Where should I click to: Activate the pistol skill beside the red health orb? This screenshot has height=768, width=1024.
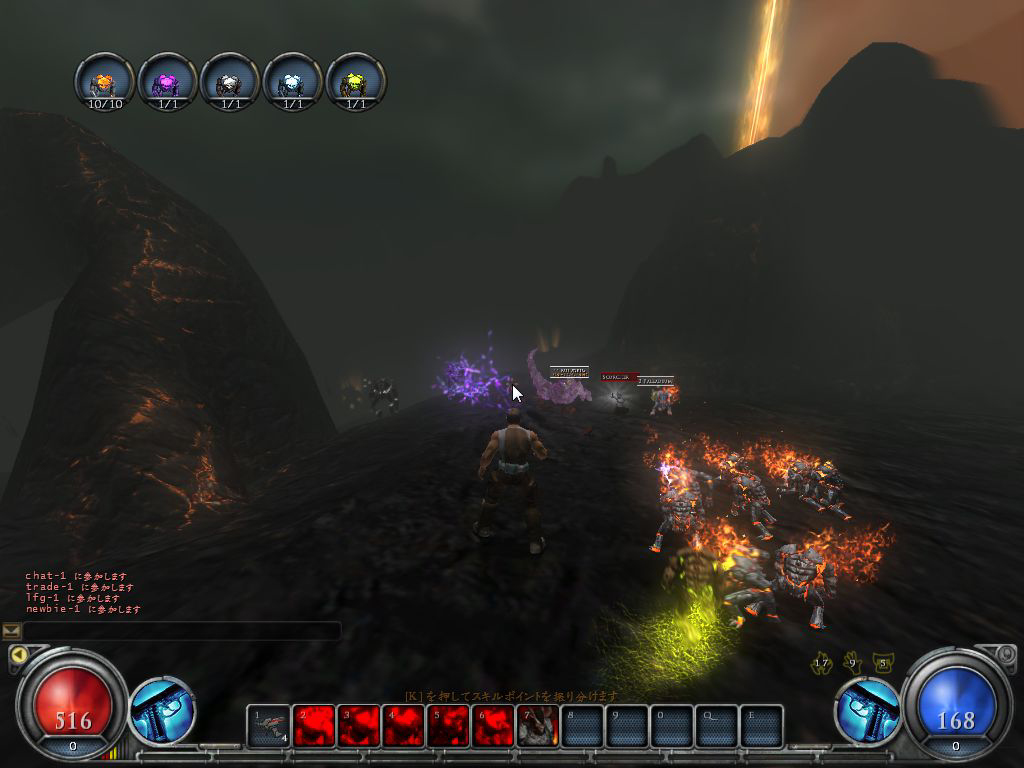tap(162, 711)
